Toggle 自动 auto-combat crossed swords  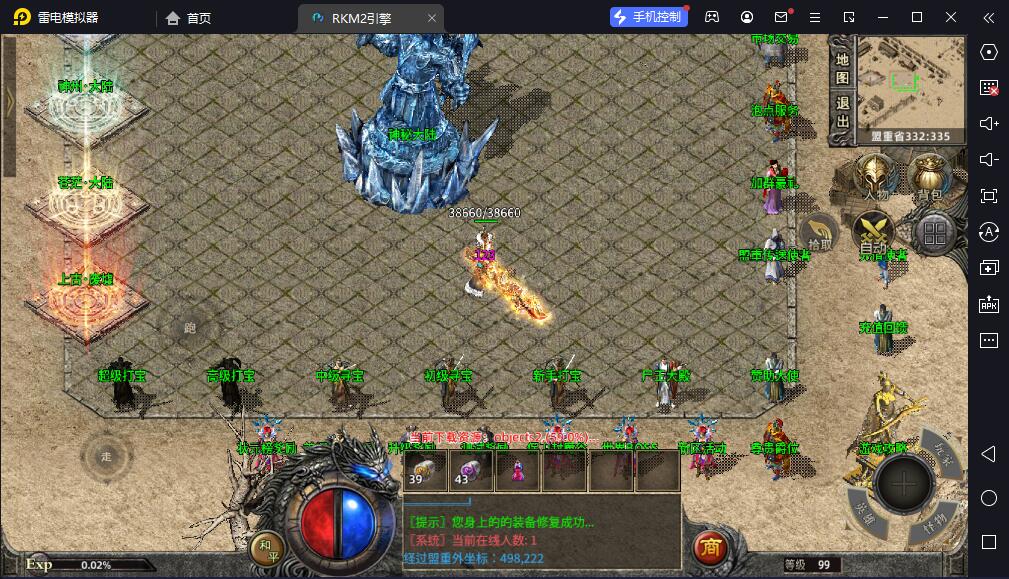click(x=873, y=234)
